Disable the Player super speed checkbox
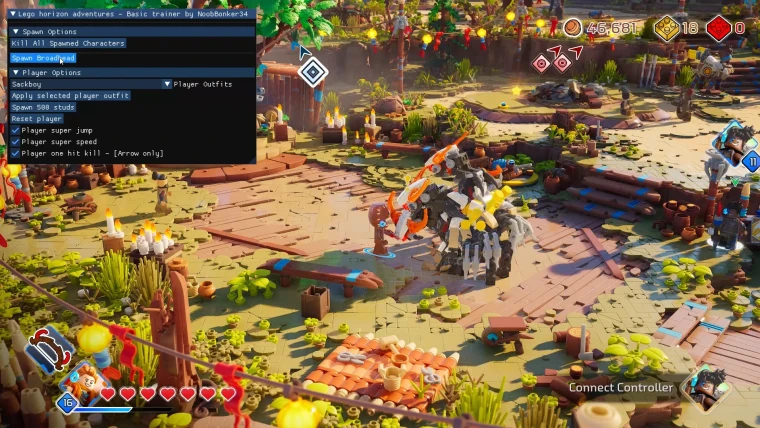 [x=15, y=142]
